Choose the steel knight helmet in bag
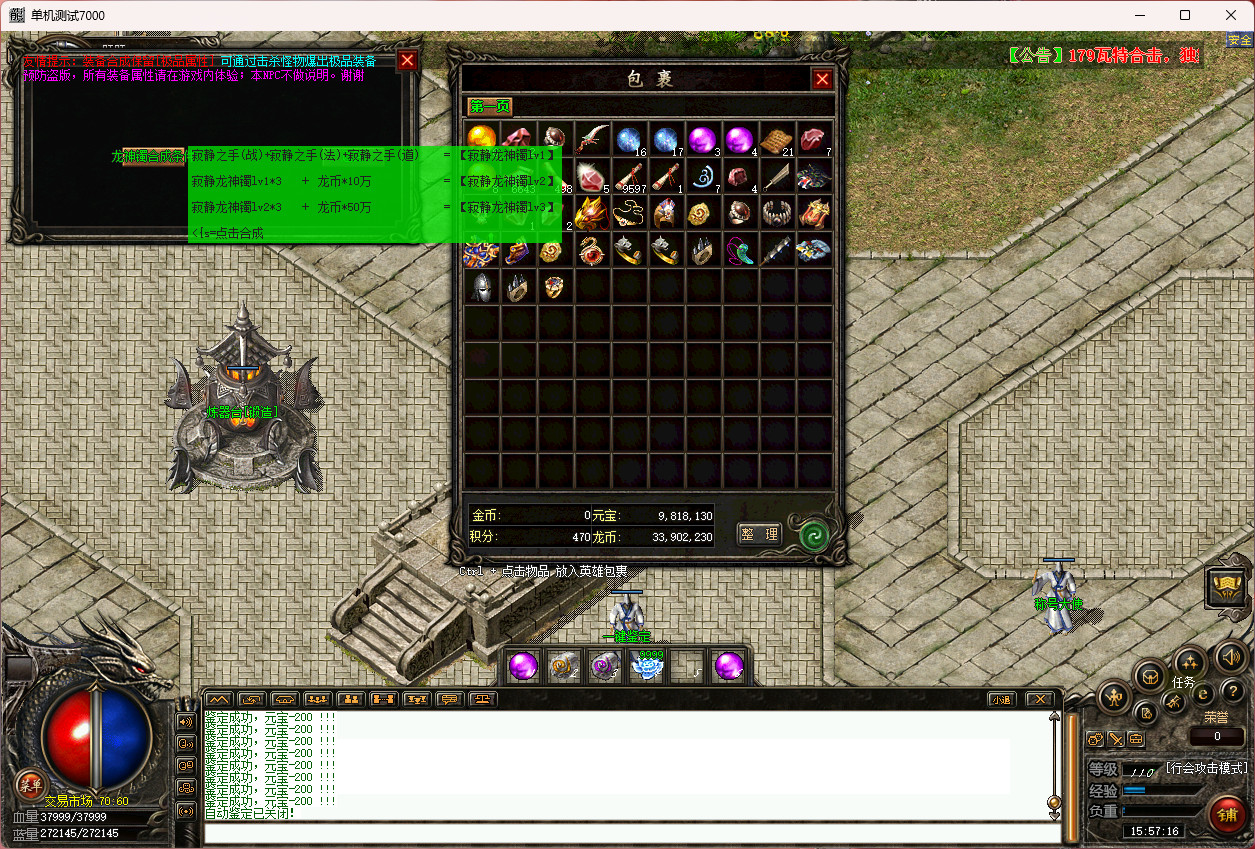1255x849 pixels. (483, 287)
